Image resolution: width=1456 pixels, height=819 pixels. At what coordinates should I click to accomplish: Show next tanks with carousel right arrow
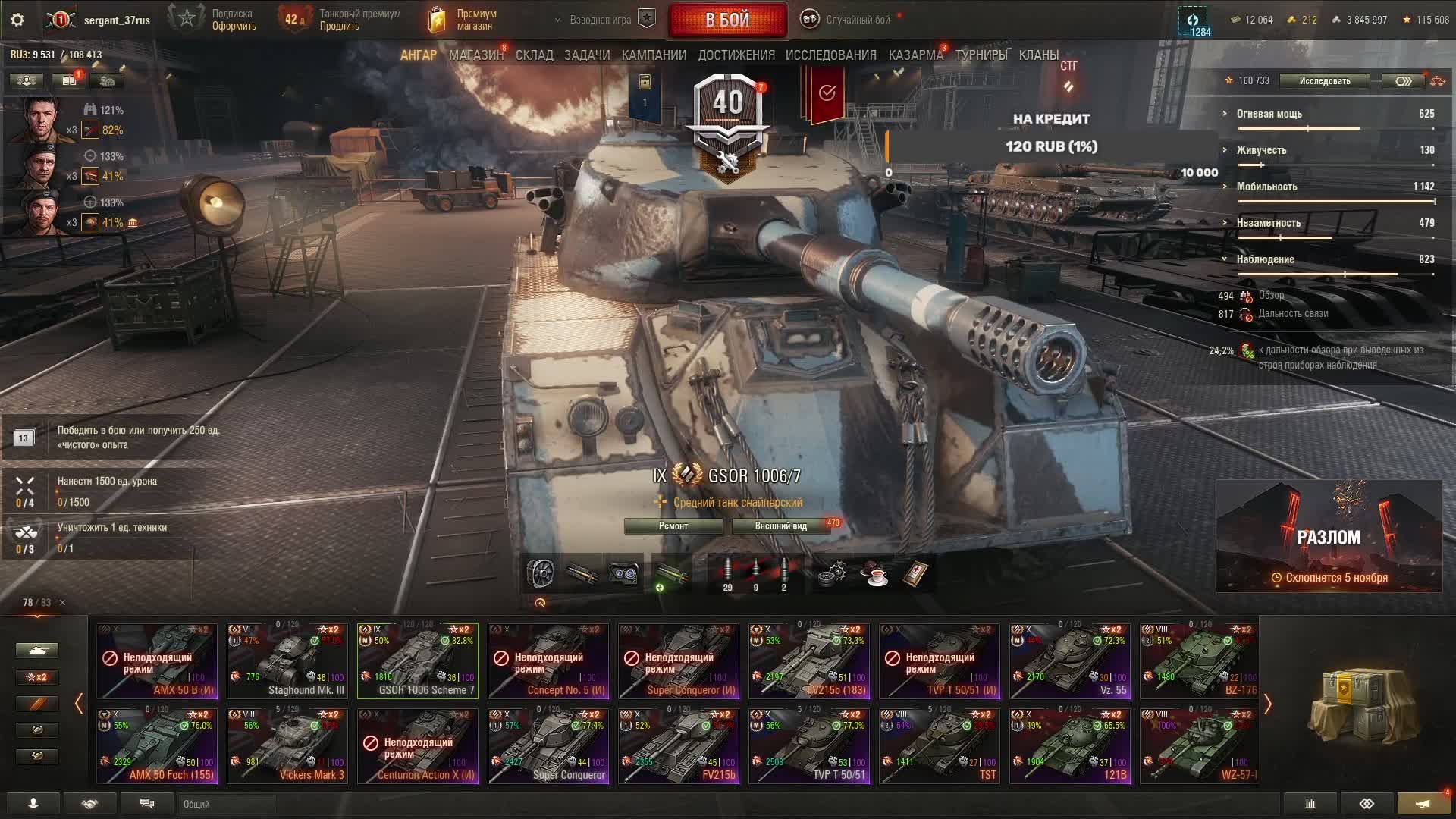(1267, 704)
